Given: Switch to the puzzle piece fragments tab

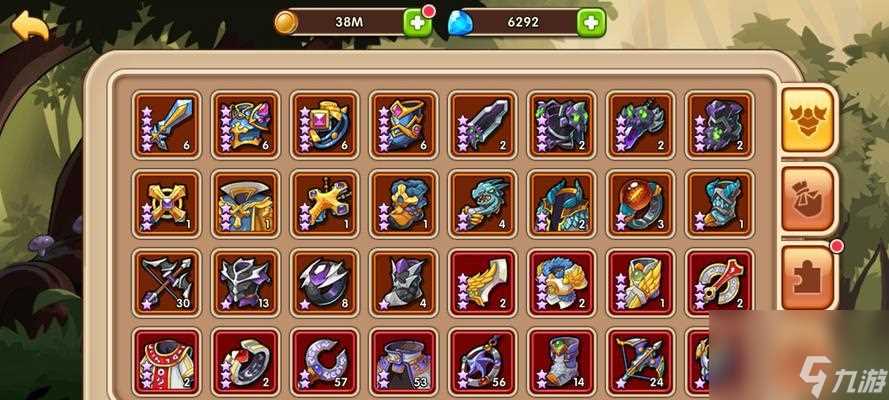Looking at the screenshot, I should point(808,277).
